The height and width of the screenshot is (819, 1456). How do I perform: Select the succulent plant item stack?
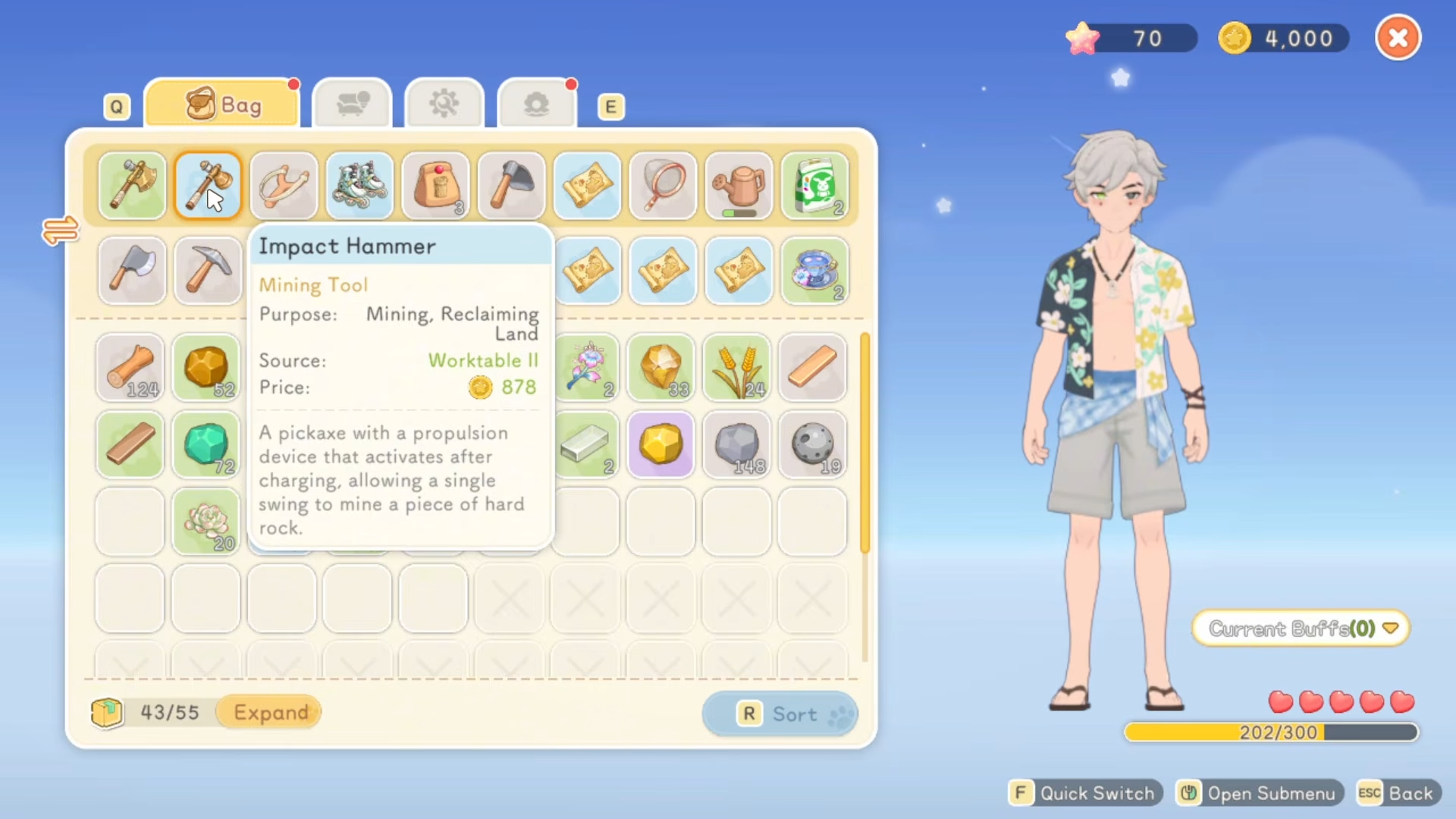click(206, 522)
